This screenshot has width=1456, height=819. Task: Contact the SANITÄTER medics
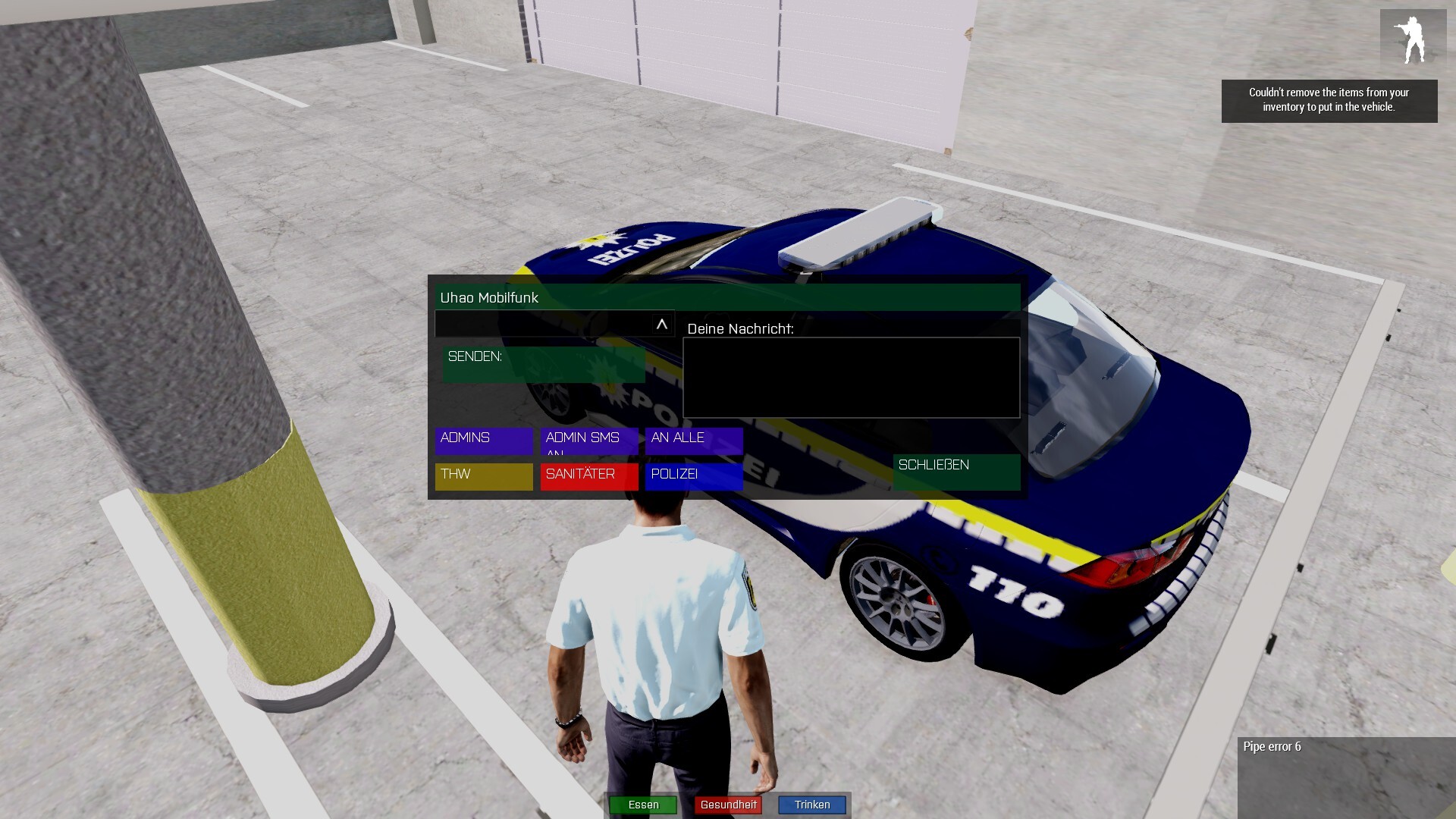pyautogui.click(x=589, y=477)
